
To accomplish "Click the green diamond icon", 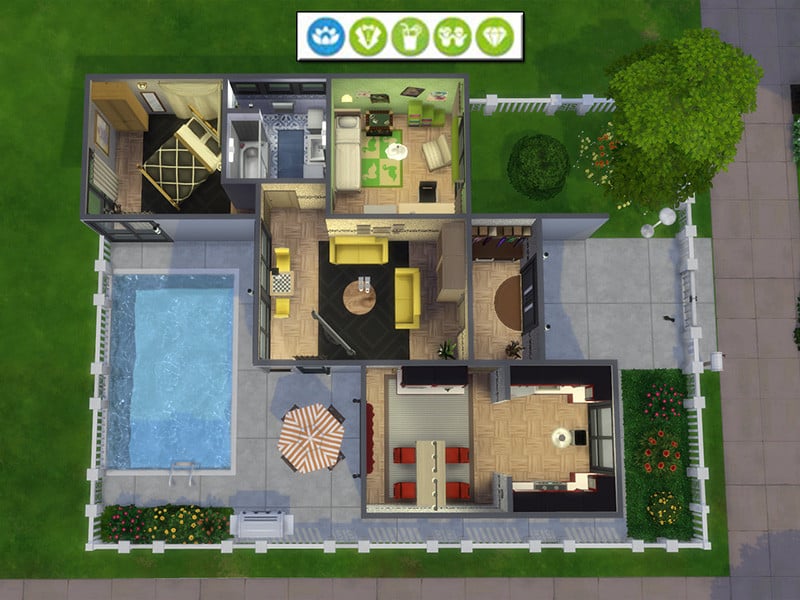I will (x=493, y=37).
